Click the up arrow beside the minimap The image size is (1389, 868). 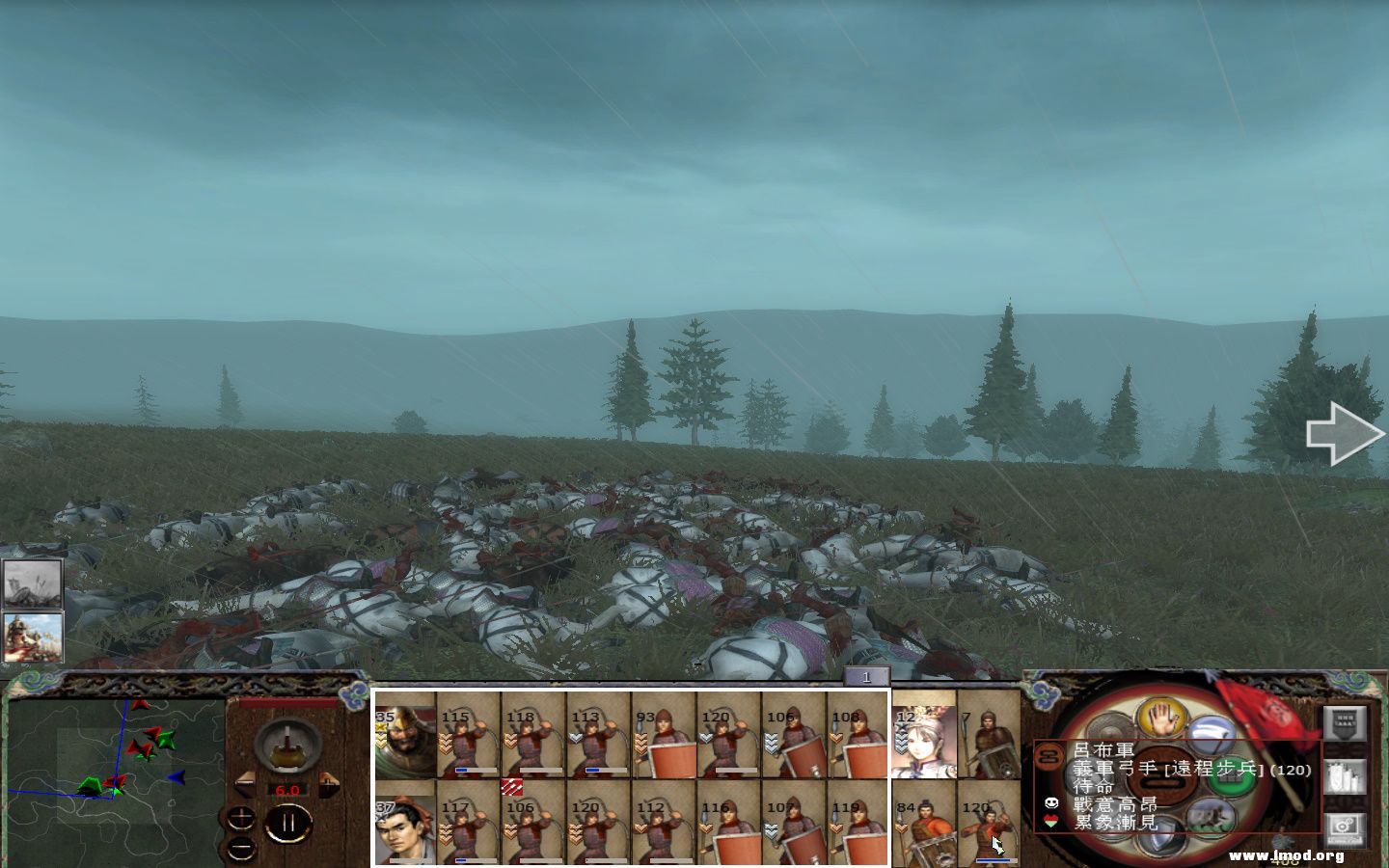(240, 819)
